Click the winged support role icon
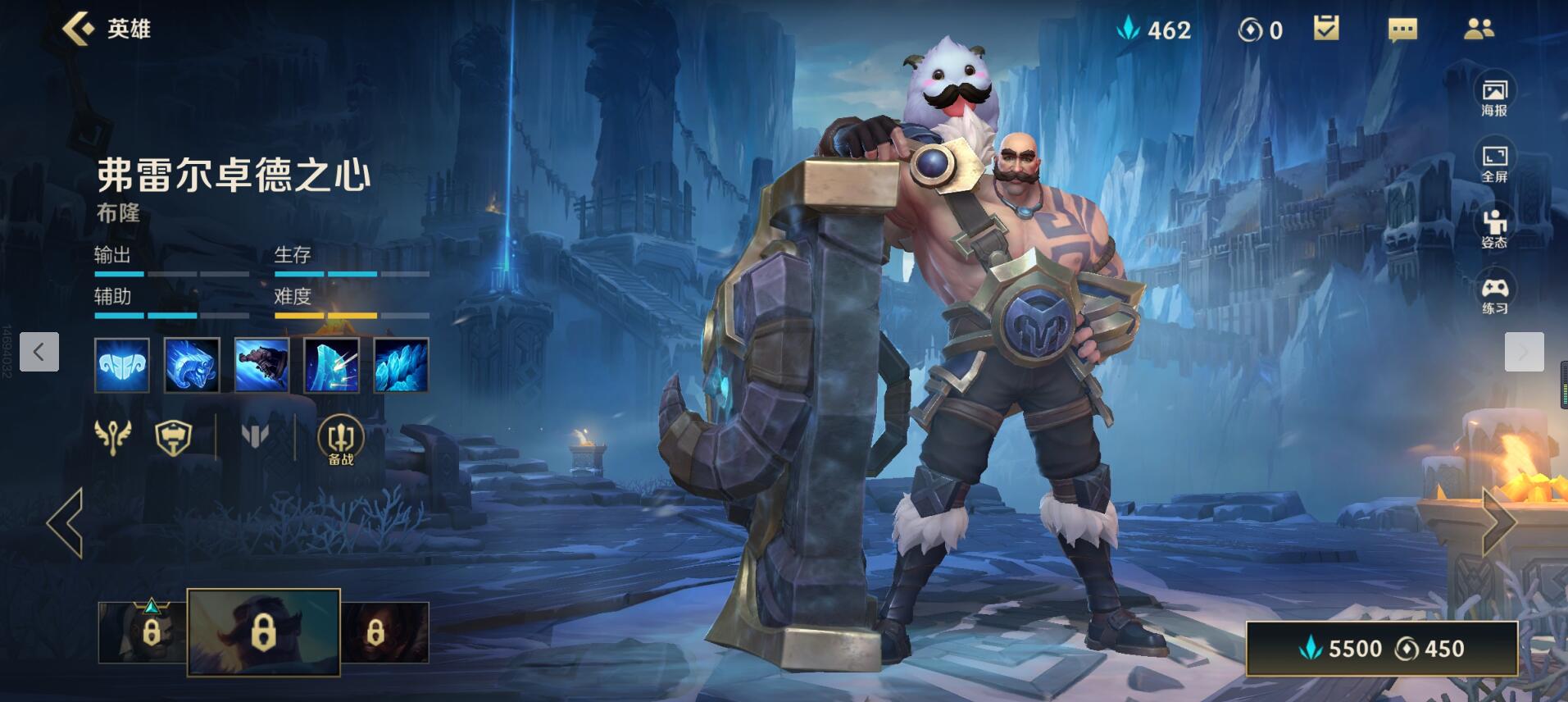This screenshot has width=1568, height=702. 113,435
